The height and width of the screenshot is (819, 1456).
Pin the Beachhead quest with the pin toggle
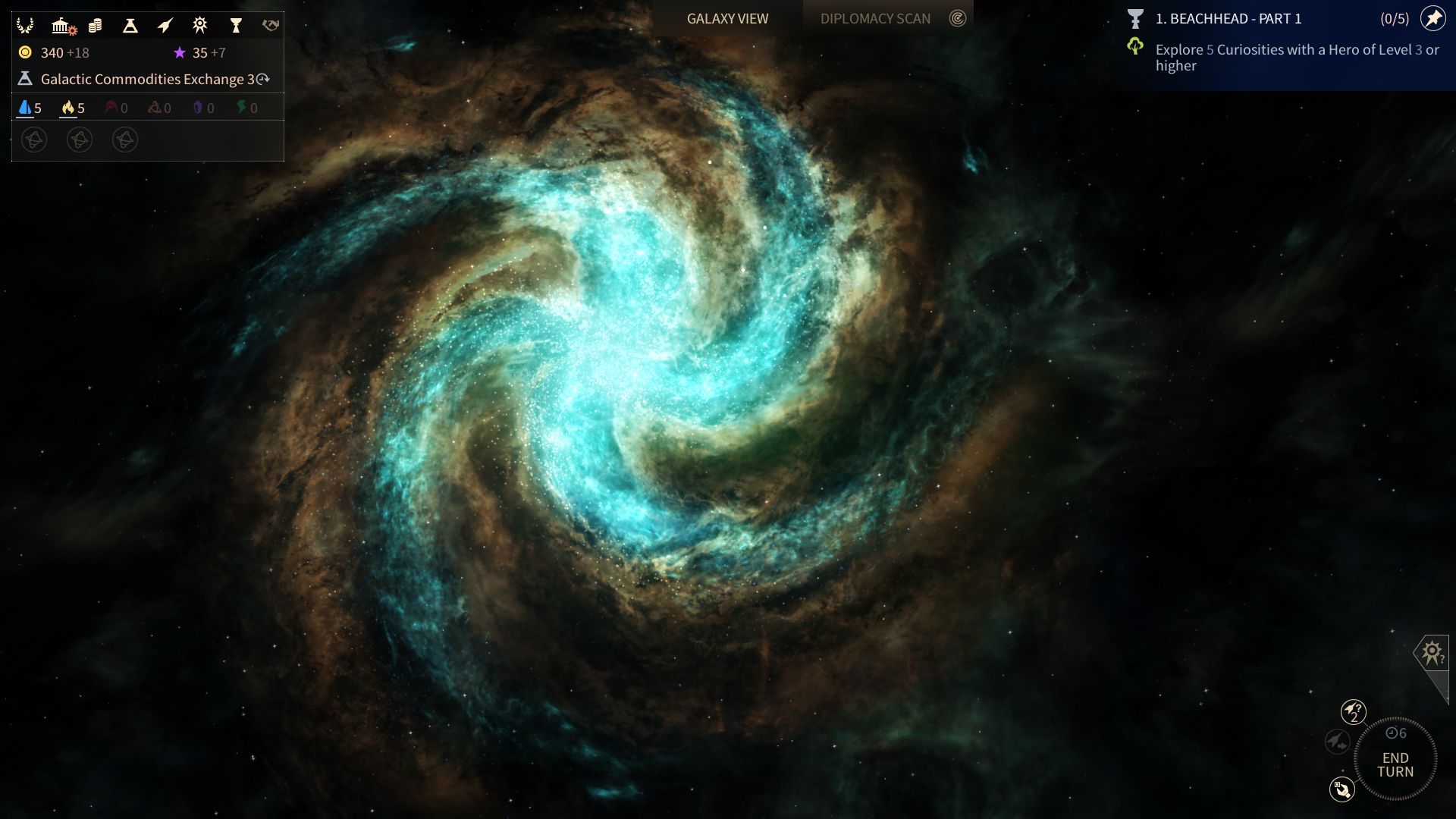point(1432,19)
